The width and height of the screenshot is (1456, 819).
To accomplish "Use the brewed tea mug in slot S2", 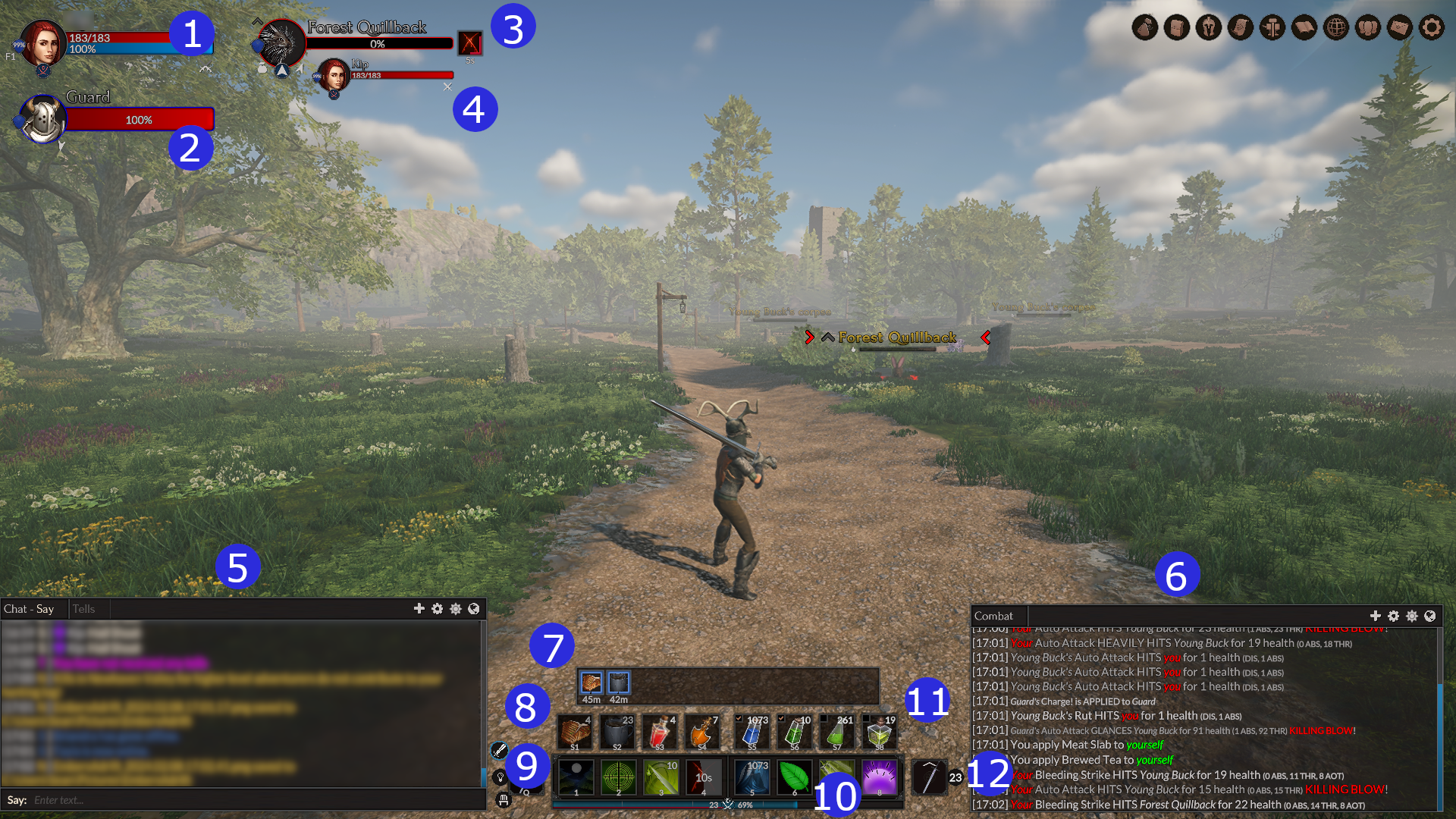I will click(x=617, y=733).
